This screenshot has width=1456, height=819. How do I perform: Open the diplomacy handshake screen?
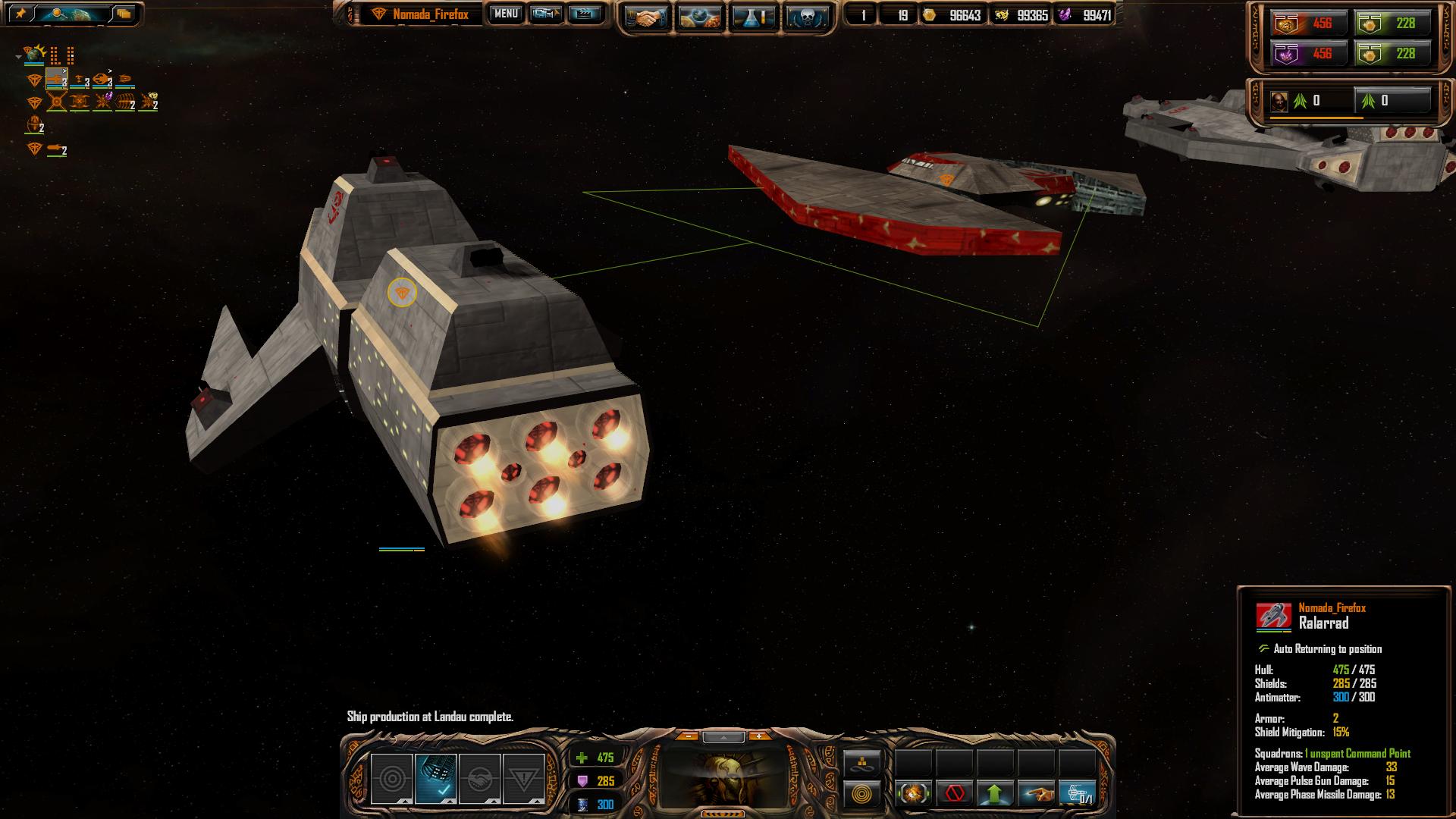pos(647,18)
